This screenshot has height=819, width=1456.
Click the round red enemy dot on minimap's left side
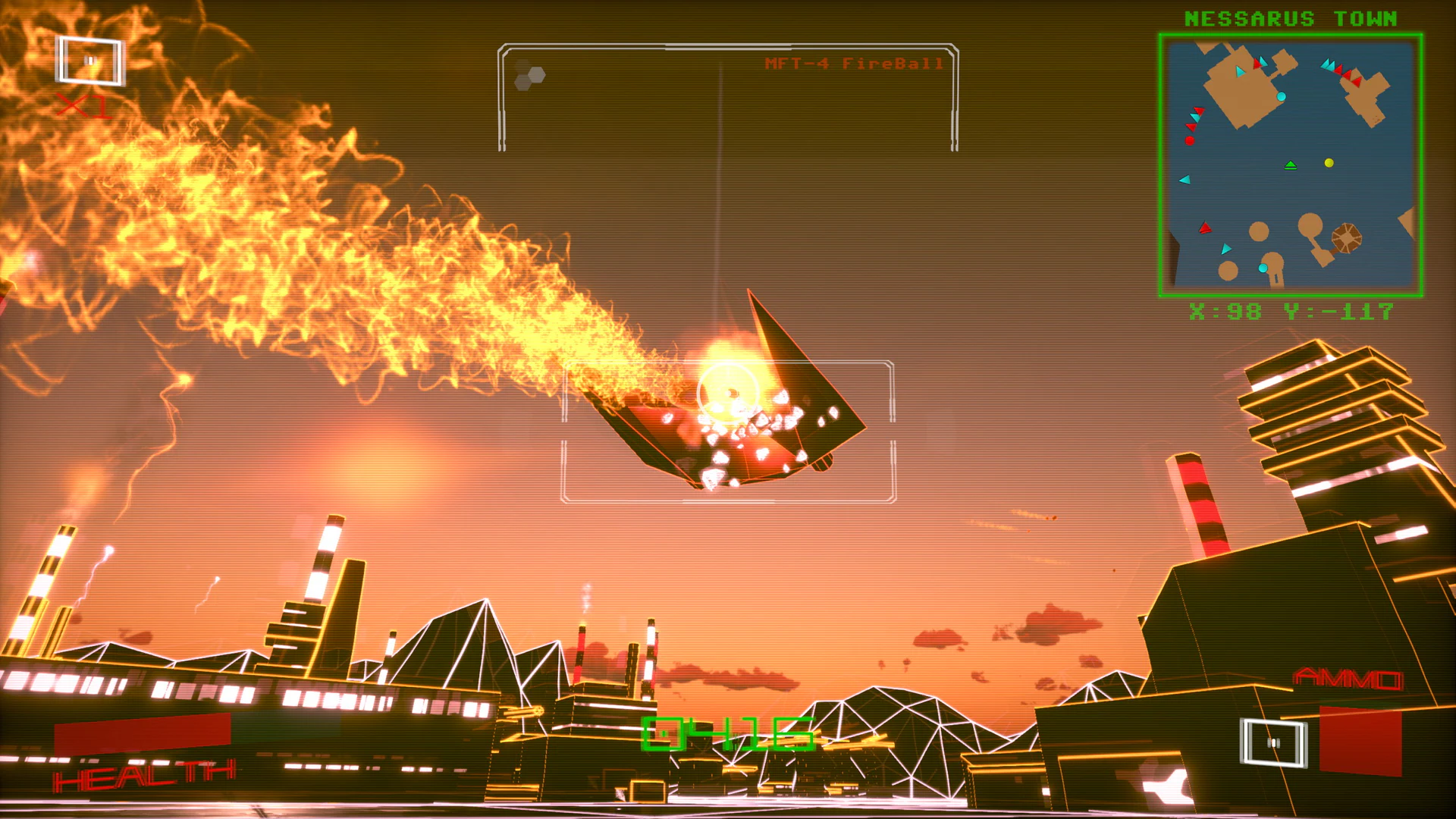[1189, 140]
